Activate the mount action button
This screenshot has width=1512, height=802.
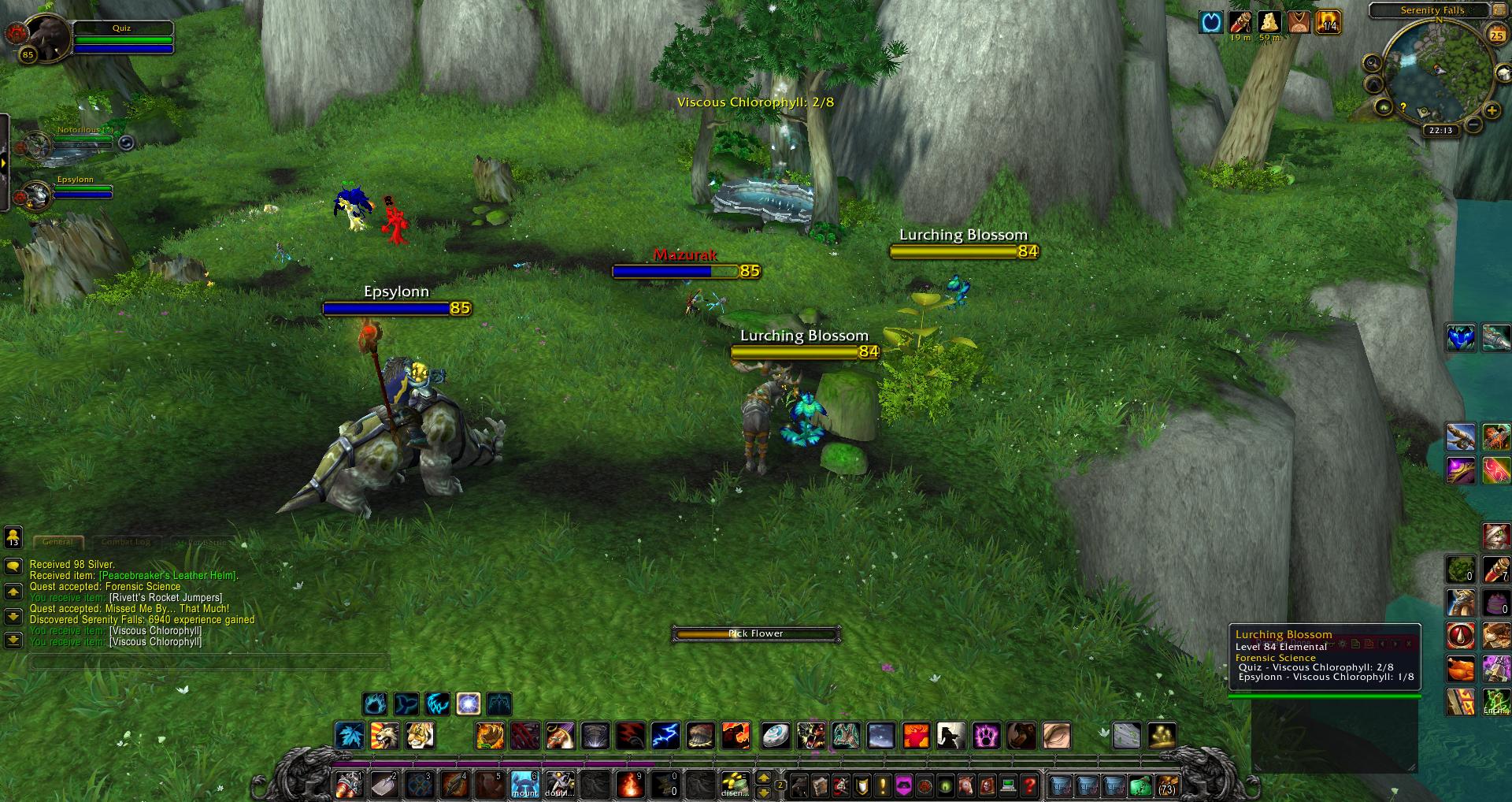tap(525, 785)
